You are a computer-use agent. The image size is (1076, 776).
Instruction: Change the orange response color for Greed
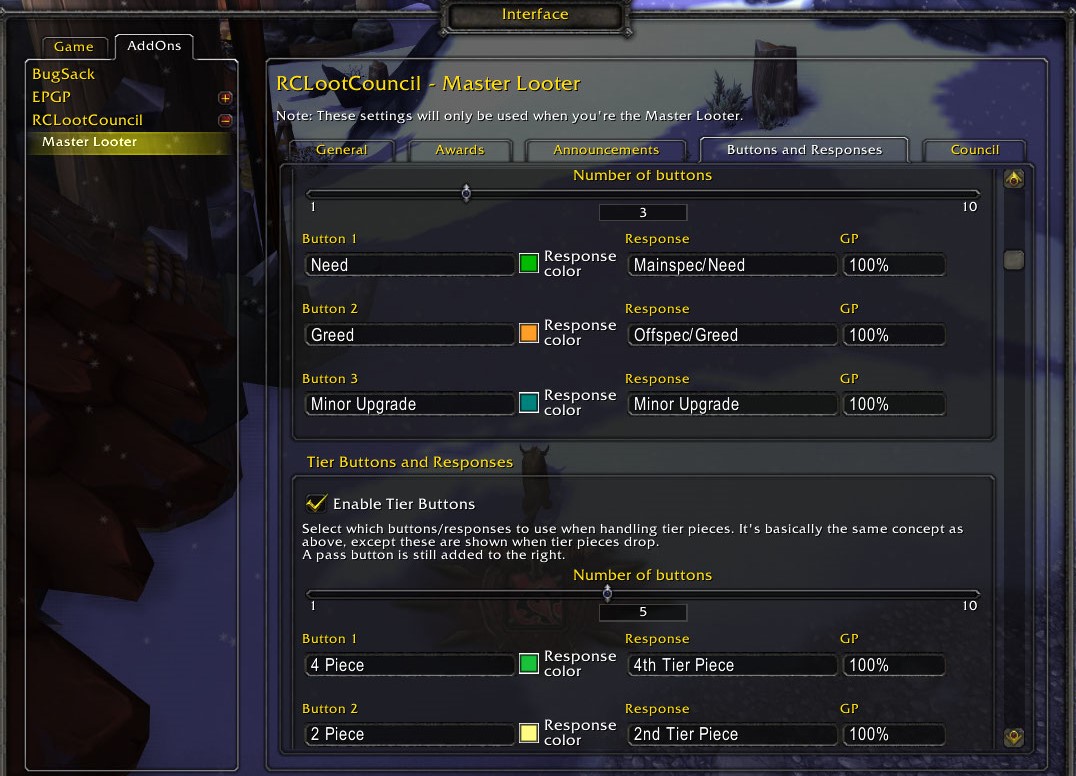coord(529,333)
